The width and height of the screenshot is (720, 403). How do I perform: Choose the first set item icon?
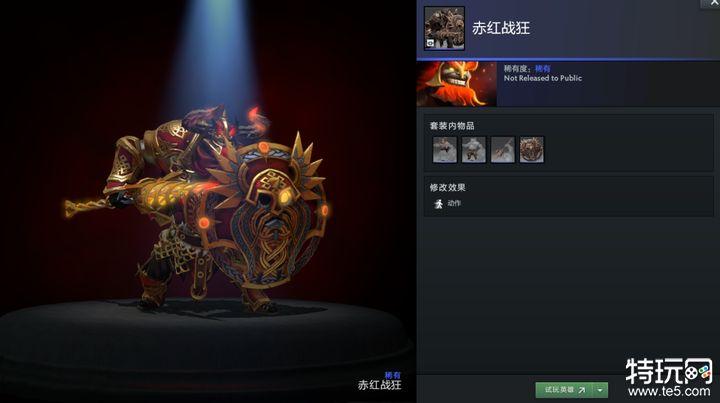pyautogui.click(x=445, y=150)
